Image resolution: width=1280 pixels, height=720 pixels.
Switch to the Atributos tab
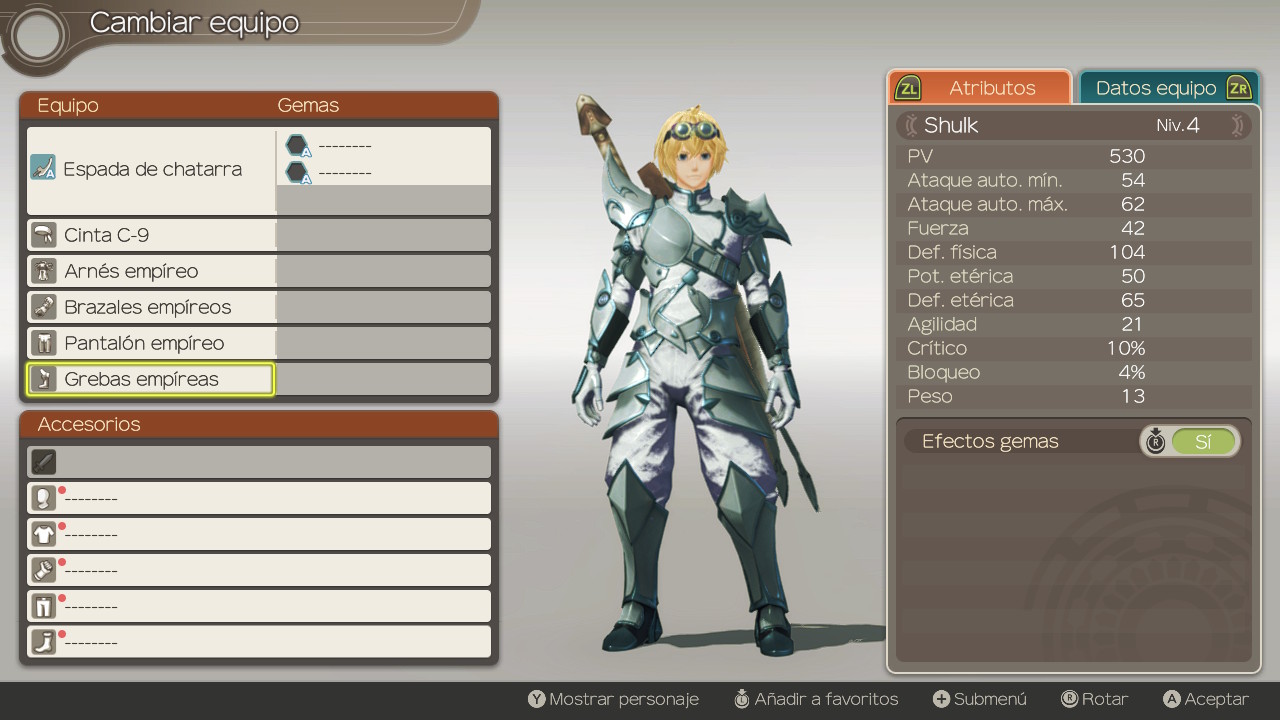[980, 88]
